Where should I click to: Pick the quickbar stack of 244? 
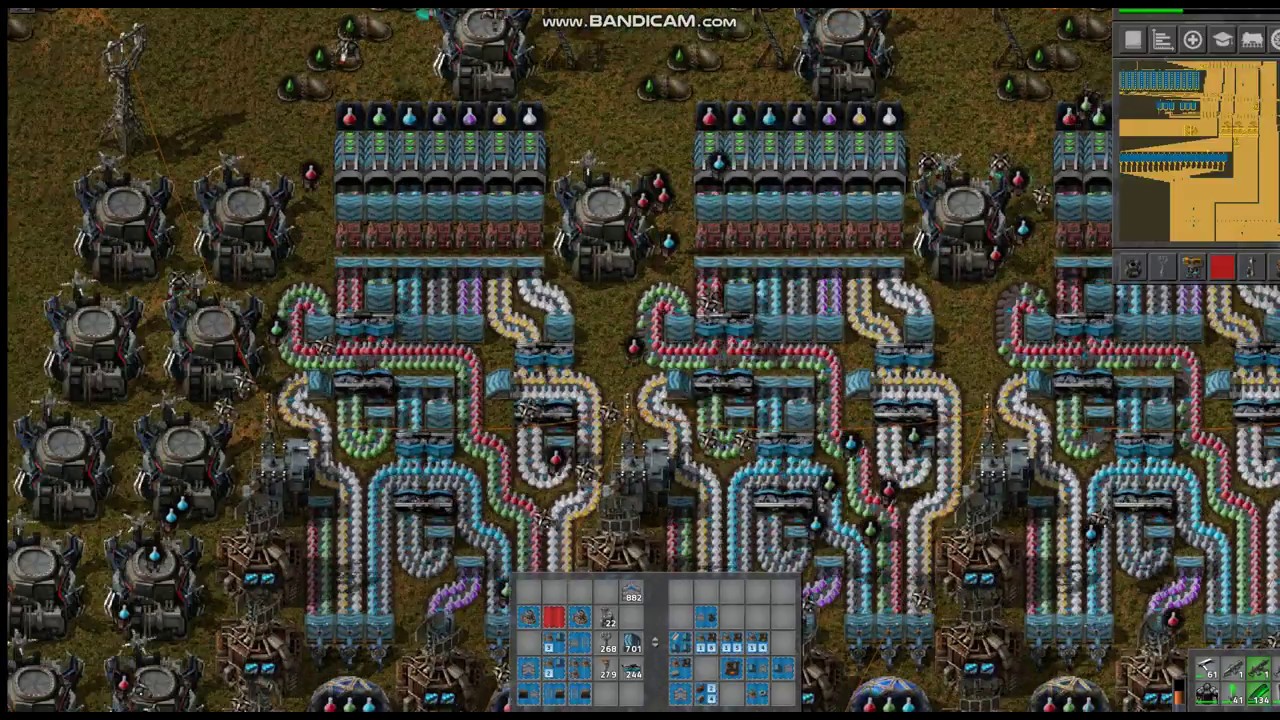(631, 669)
